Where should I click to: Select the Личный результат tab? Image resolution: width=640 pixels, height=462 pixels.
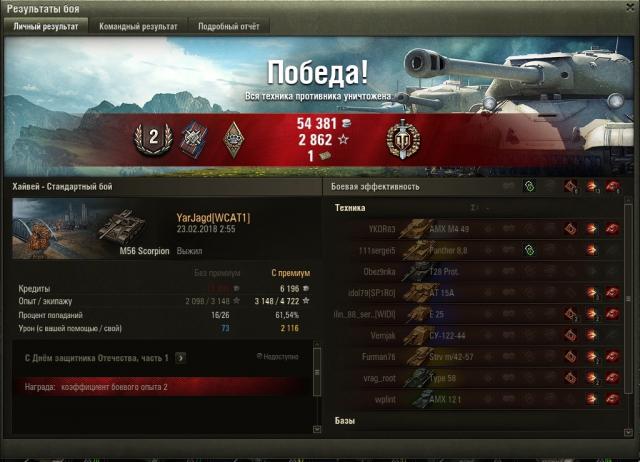pos(45,27)
